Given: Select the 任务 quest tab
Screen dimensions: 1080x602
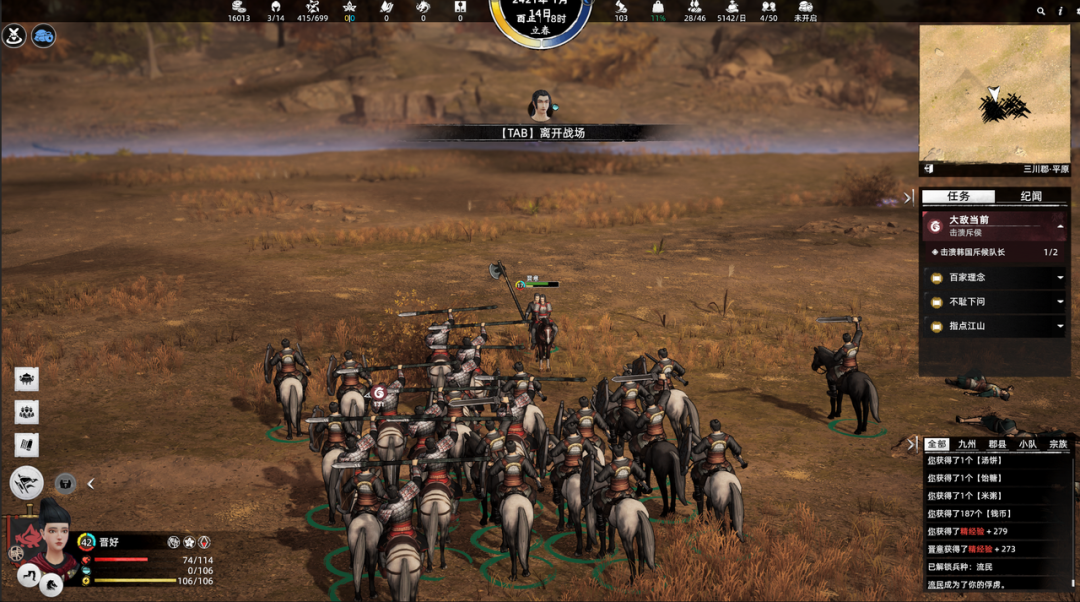Looking at the screenshot, I should (958, 196).
